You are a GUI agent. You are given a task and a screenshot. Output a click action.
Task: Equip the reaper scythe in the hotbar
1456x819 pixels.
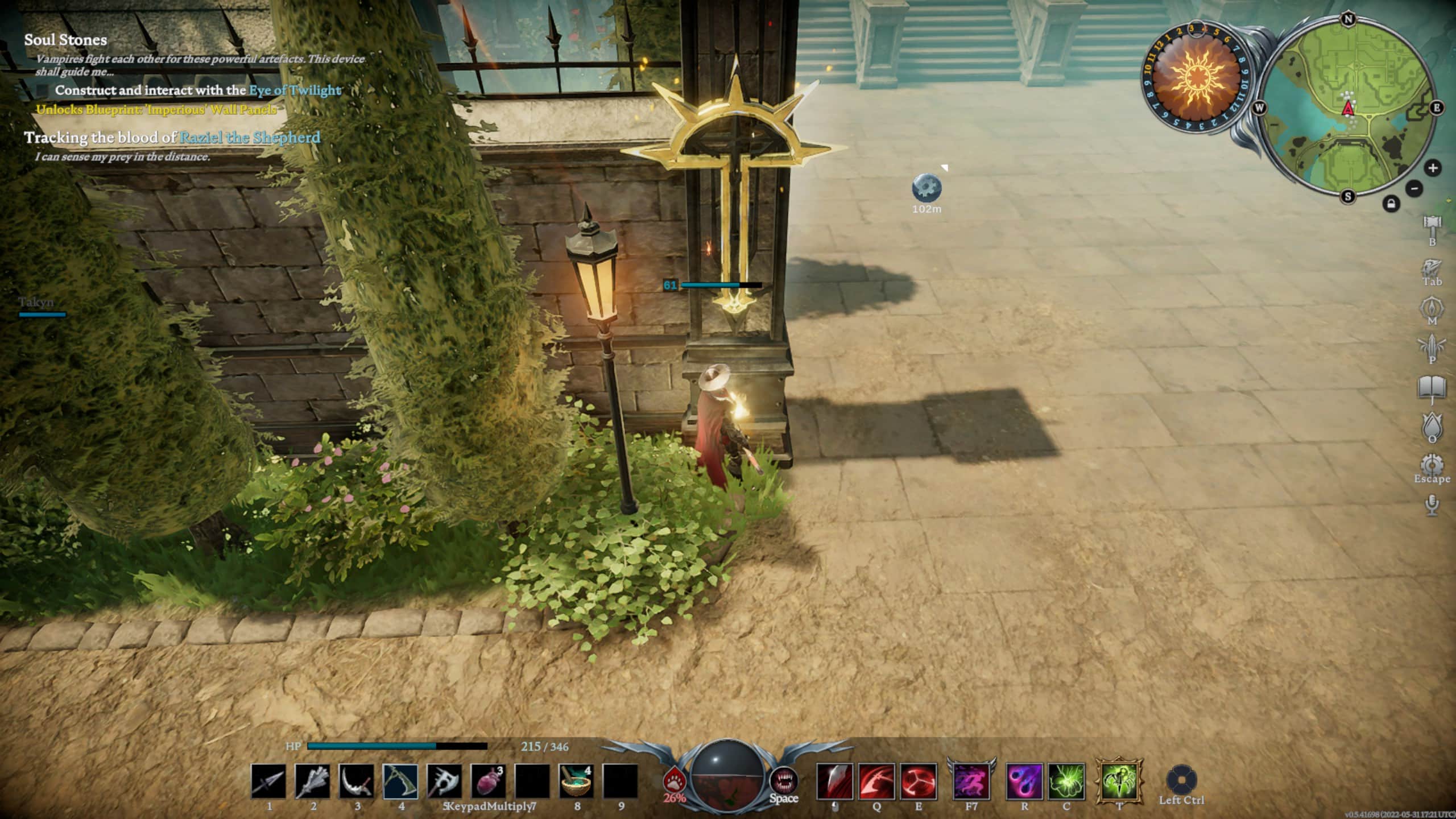click(400, 781)
